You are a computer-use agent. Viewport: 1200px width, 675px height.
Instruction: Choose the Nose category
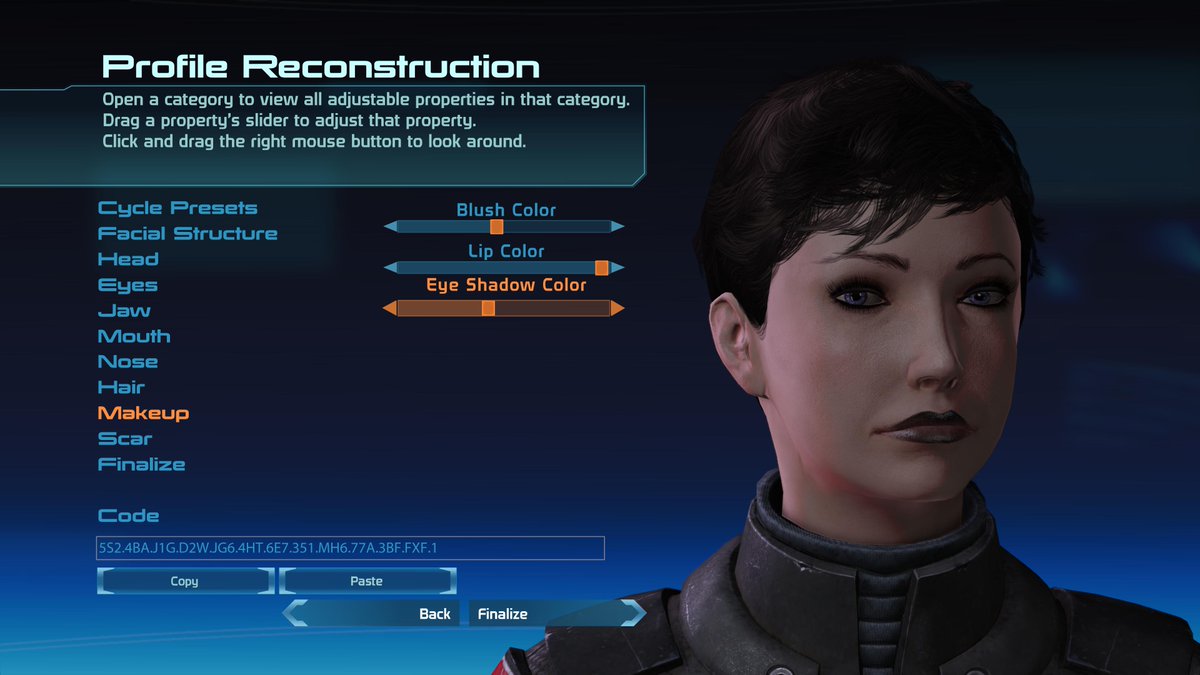tap(128, 362)
